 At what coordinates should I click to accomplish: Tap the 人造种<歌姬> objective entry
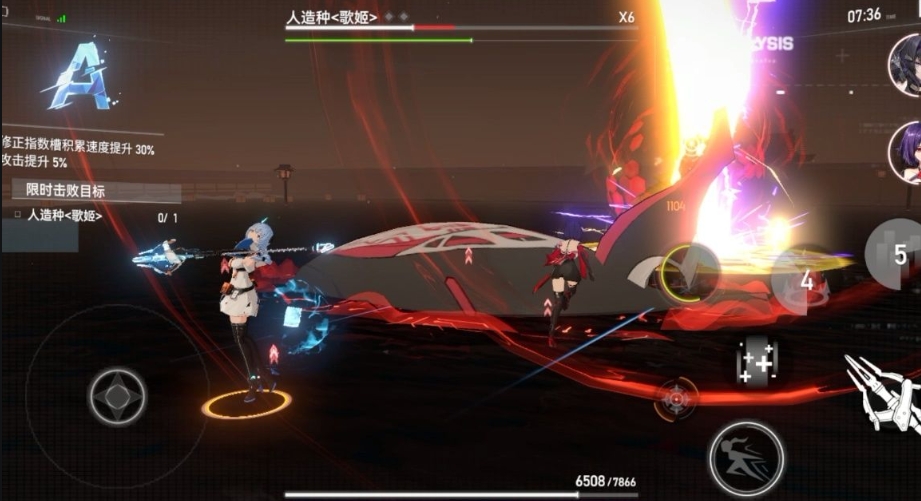pos(64,215)
